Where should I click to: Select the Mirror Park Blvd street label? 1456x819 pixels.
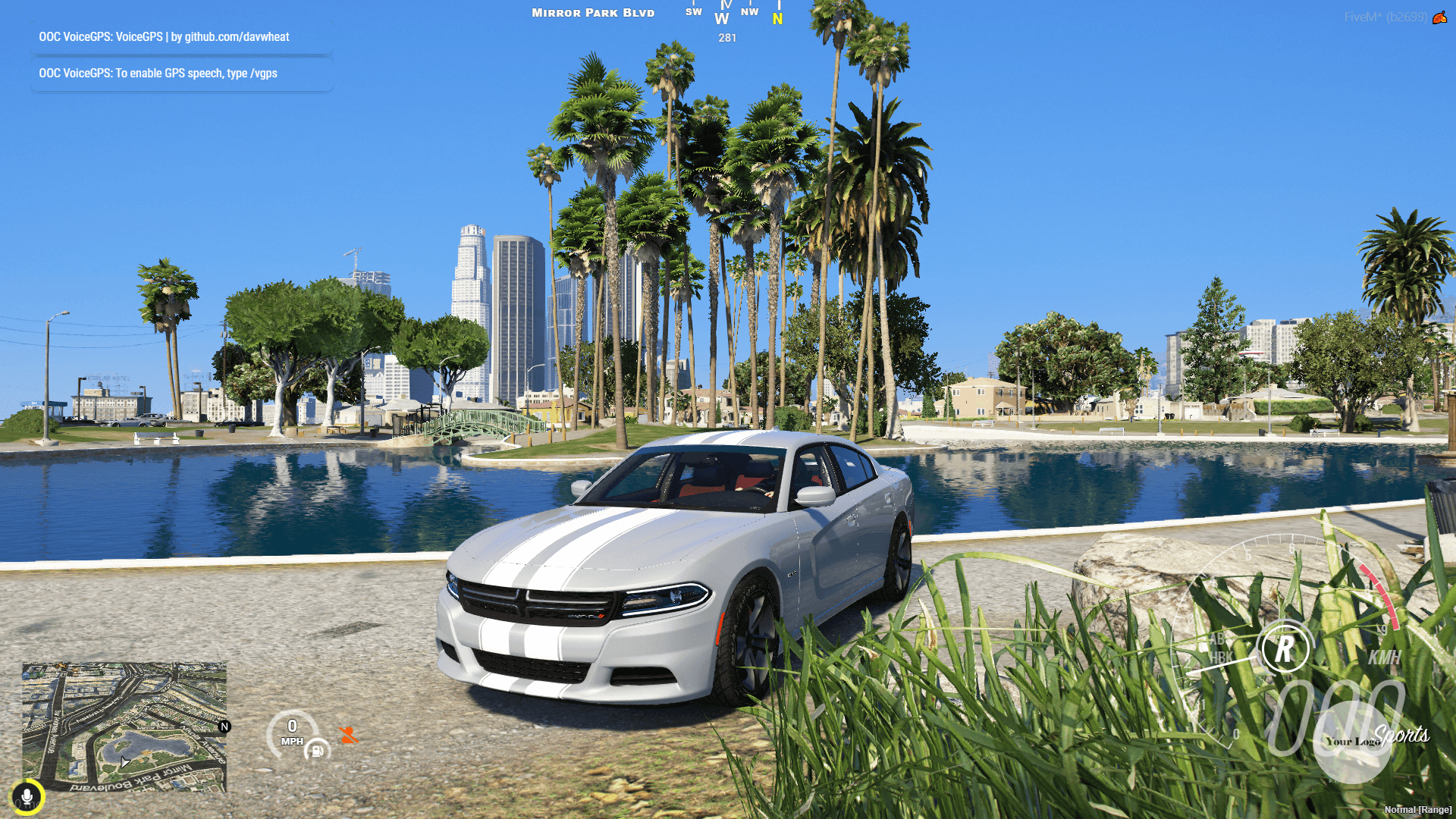click(592, 12)
